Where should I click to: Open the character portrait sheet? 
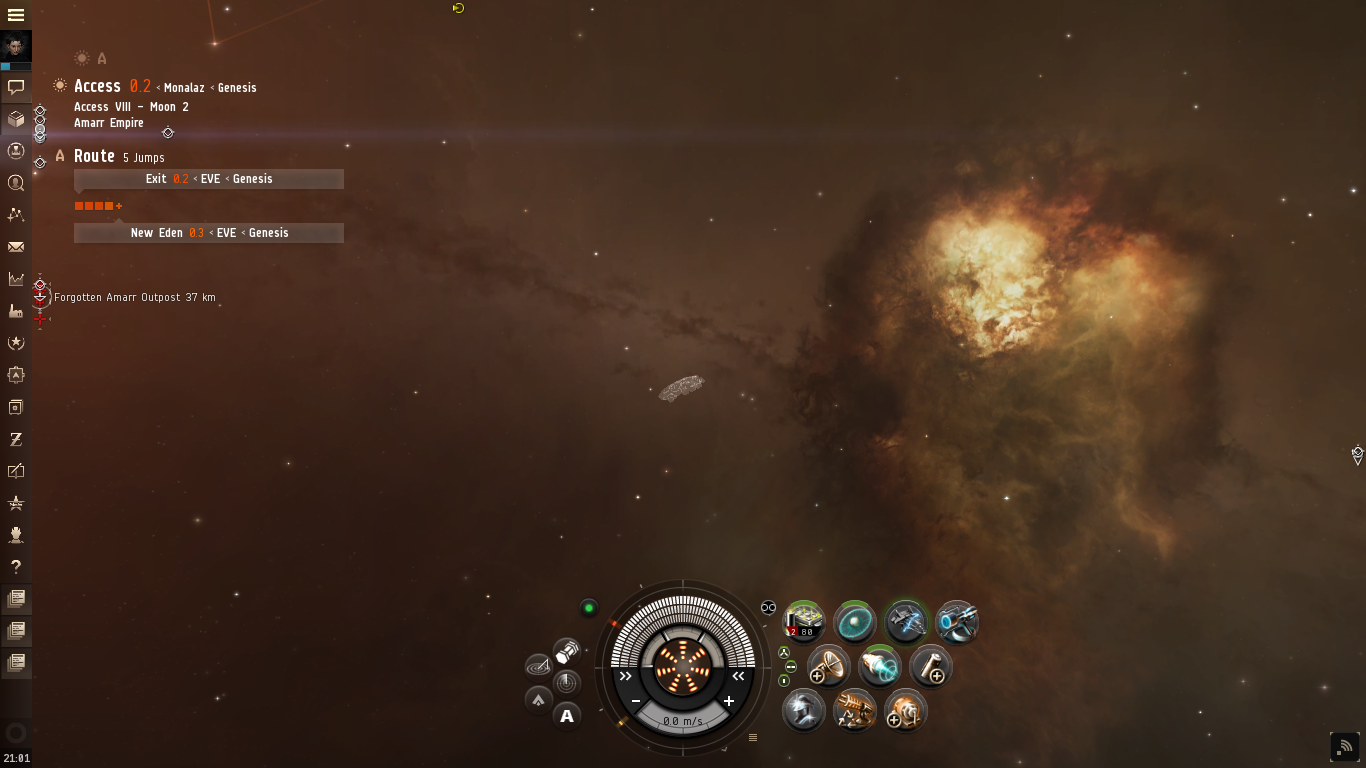(16, 46)
